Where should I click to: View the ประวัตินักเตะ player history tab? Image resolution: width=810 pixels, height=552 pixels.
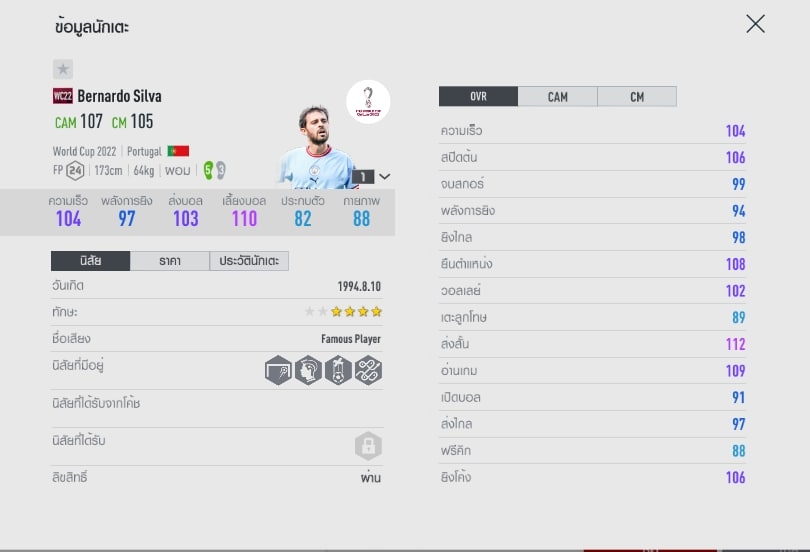tap(249, 261)
